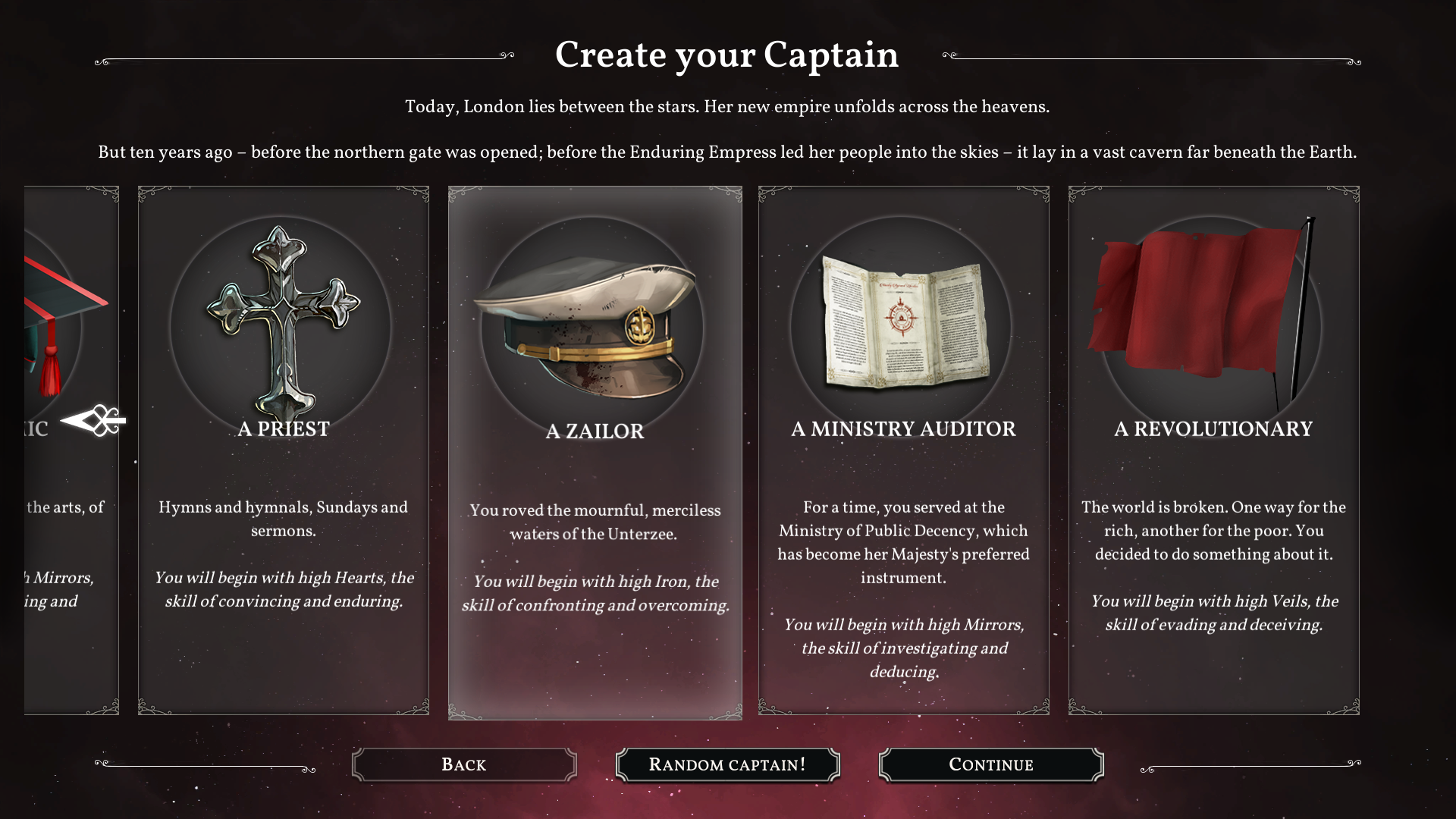1456x819 pixels.
Task: Choose the Revolutionary background card
Action: pos(1213,450)
